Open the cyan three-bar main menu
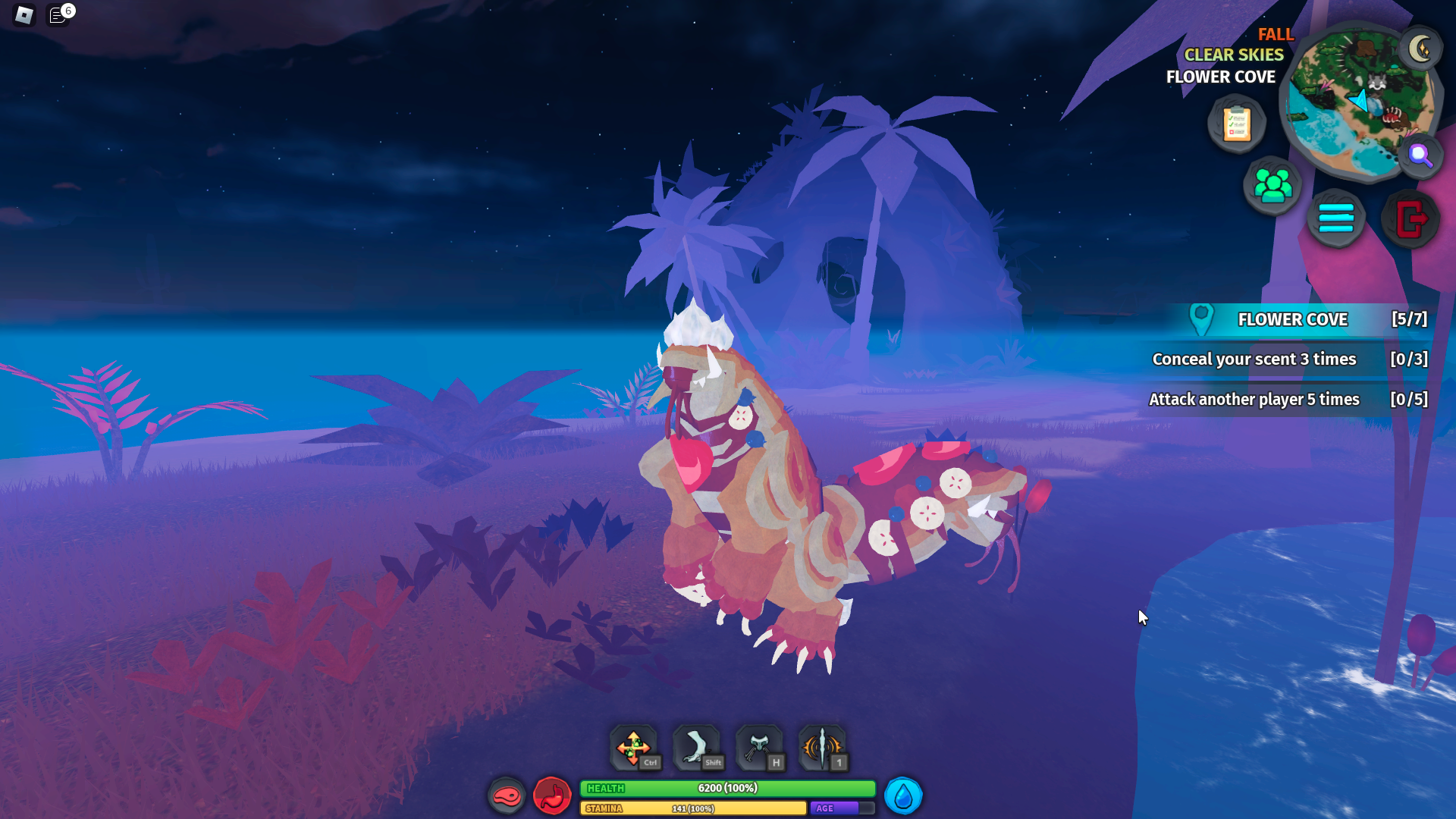This screenshot has height=819, width=1456. click(1335, 219)
